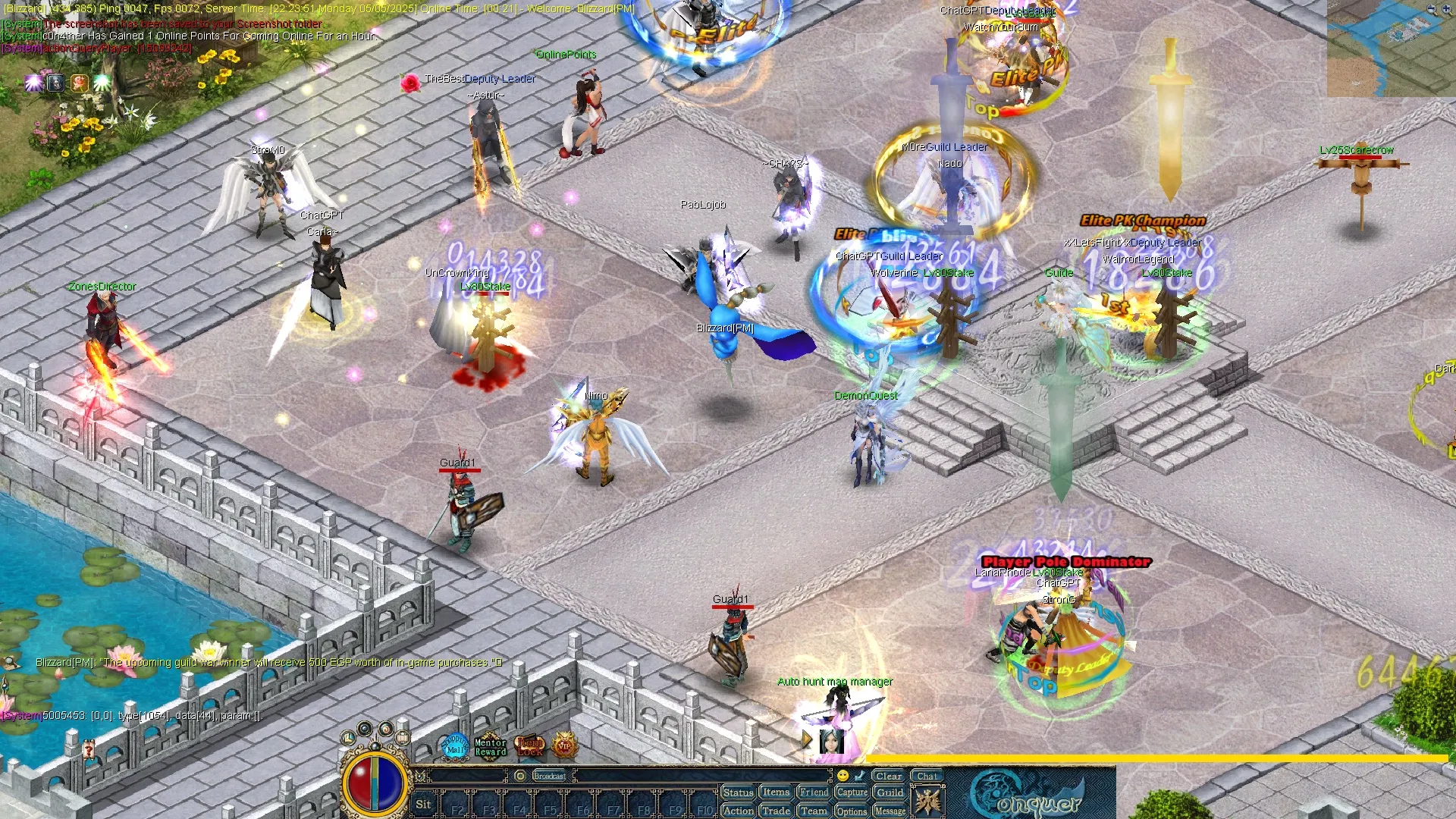Open the game Options
The image size is (1456, 819).
coord(852,811)
